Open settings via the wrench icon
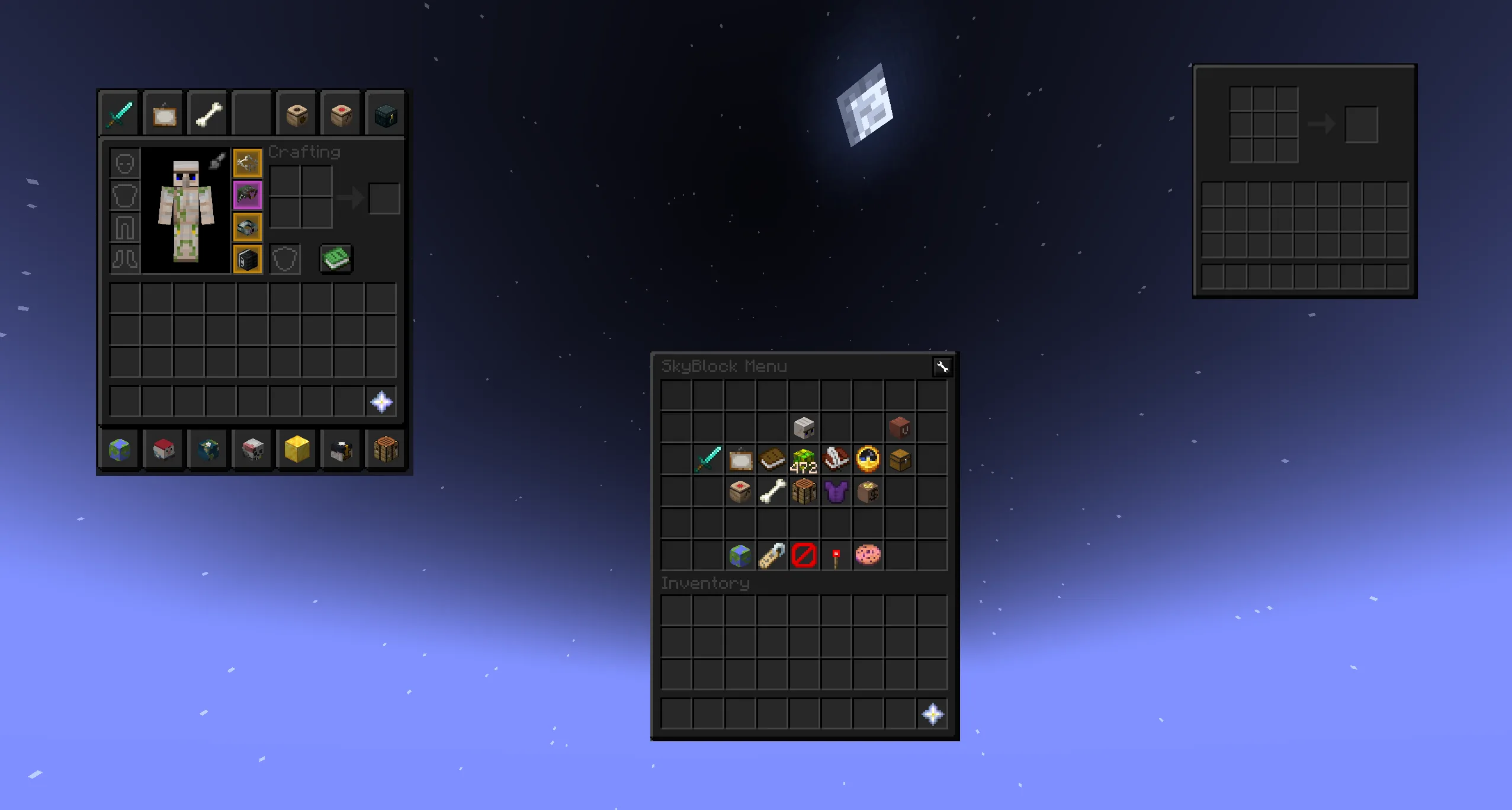The height and width of the screenshot is (810, 1512). pos(943,366)
